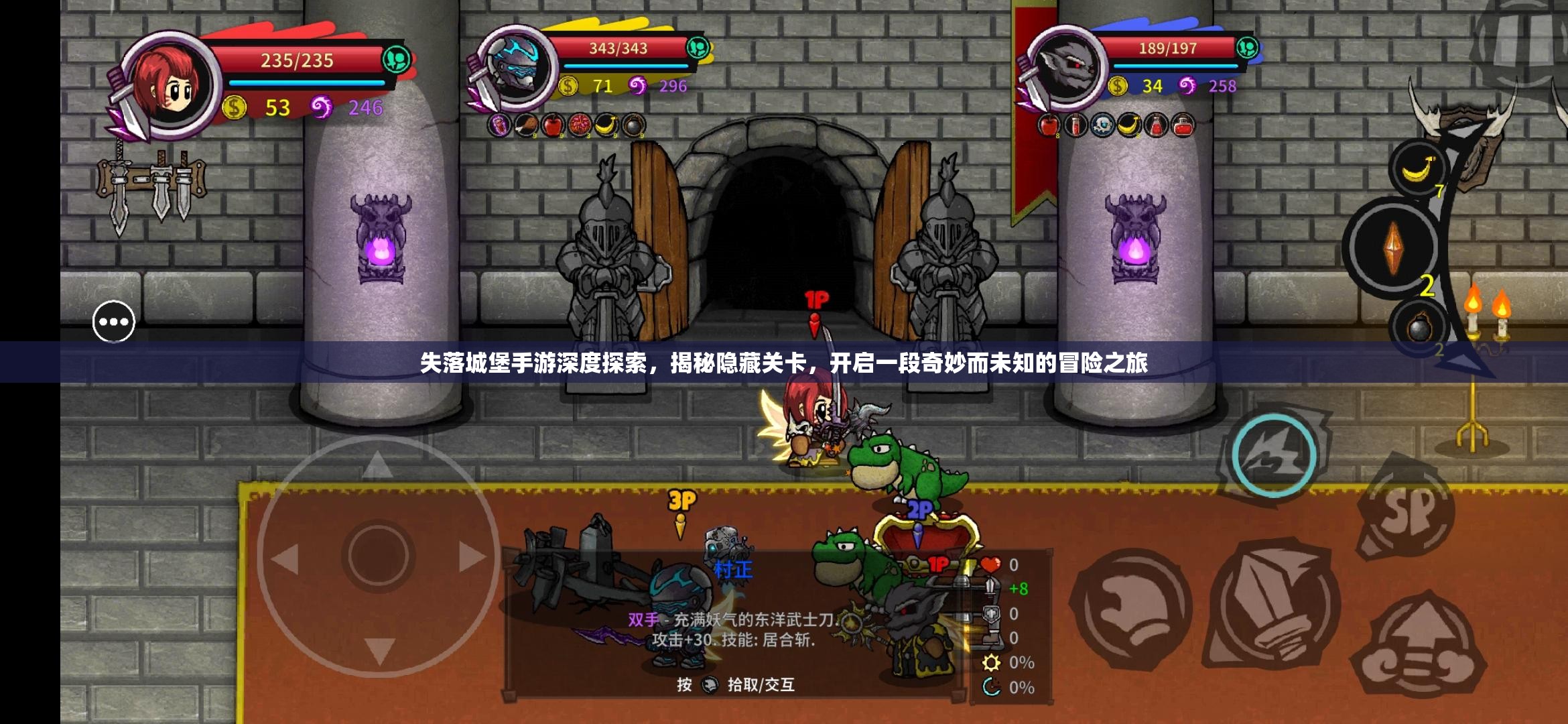
Task: Tap the center knob of virtual joystick
Action: point(378,556)
